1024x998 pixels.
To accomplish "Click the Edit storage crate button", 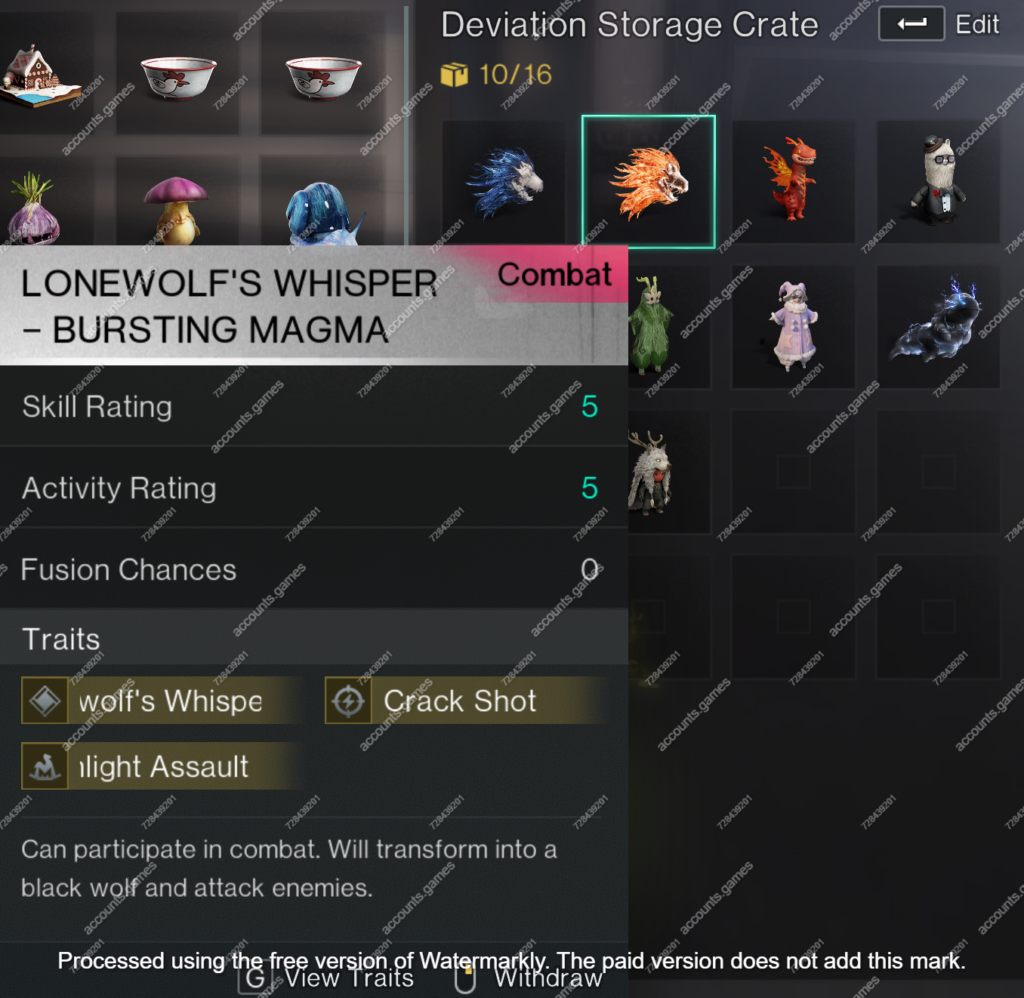I will (x=938, y=25).
